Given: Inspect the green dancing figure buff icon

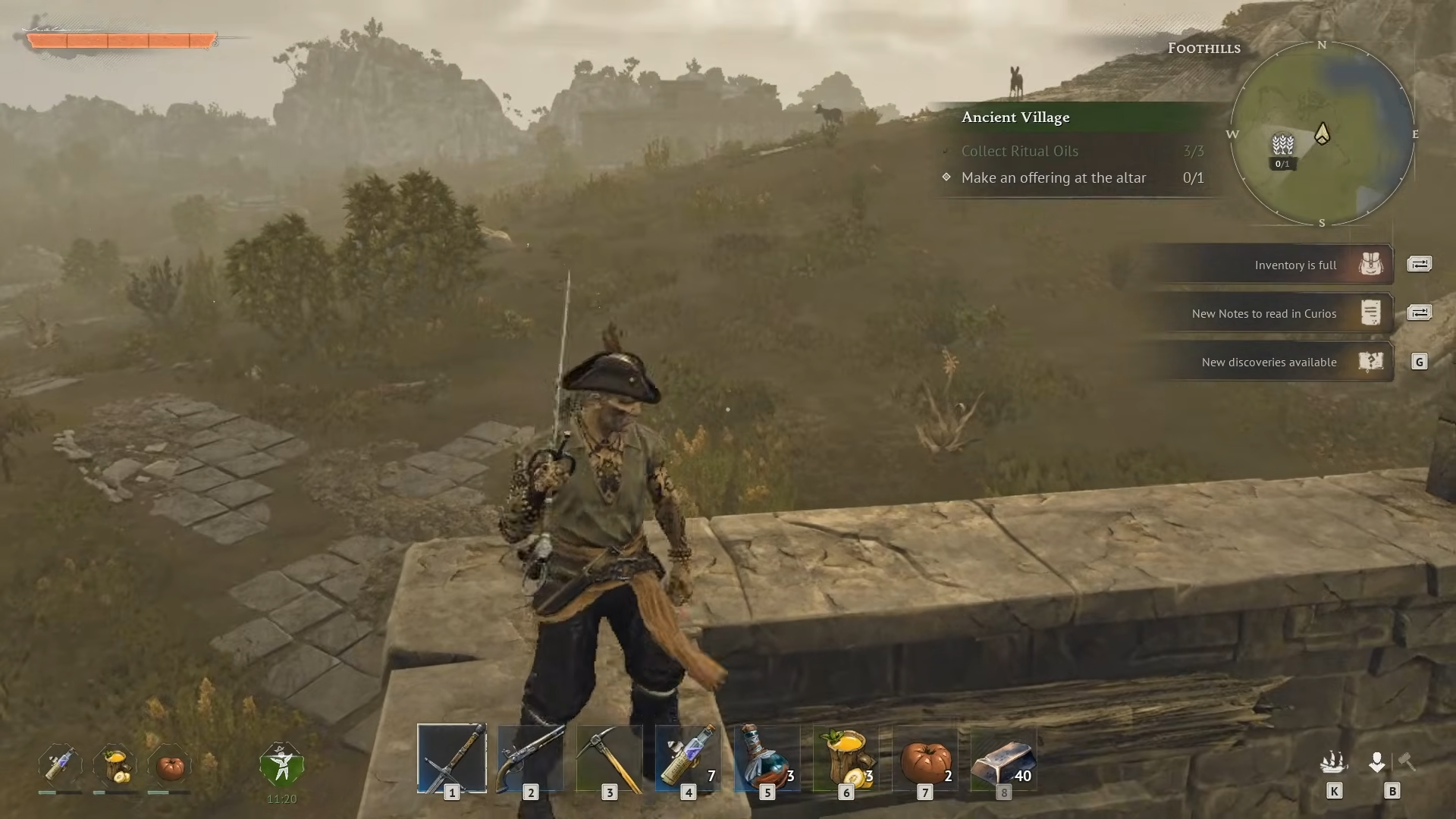Looking at the screenshot, I should coord(281,765).
